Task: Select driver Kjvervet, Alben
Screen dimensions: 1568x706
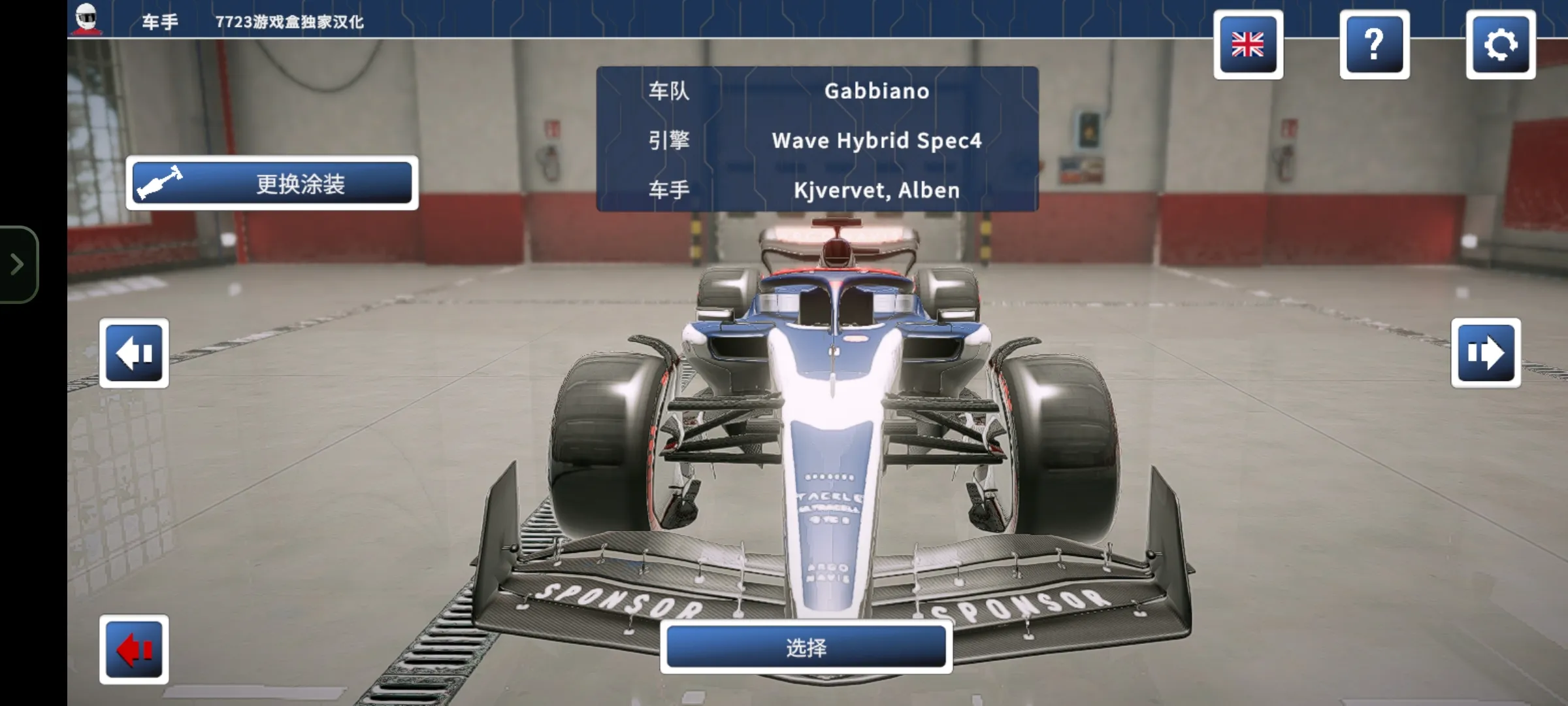Action: pos(875,190)
